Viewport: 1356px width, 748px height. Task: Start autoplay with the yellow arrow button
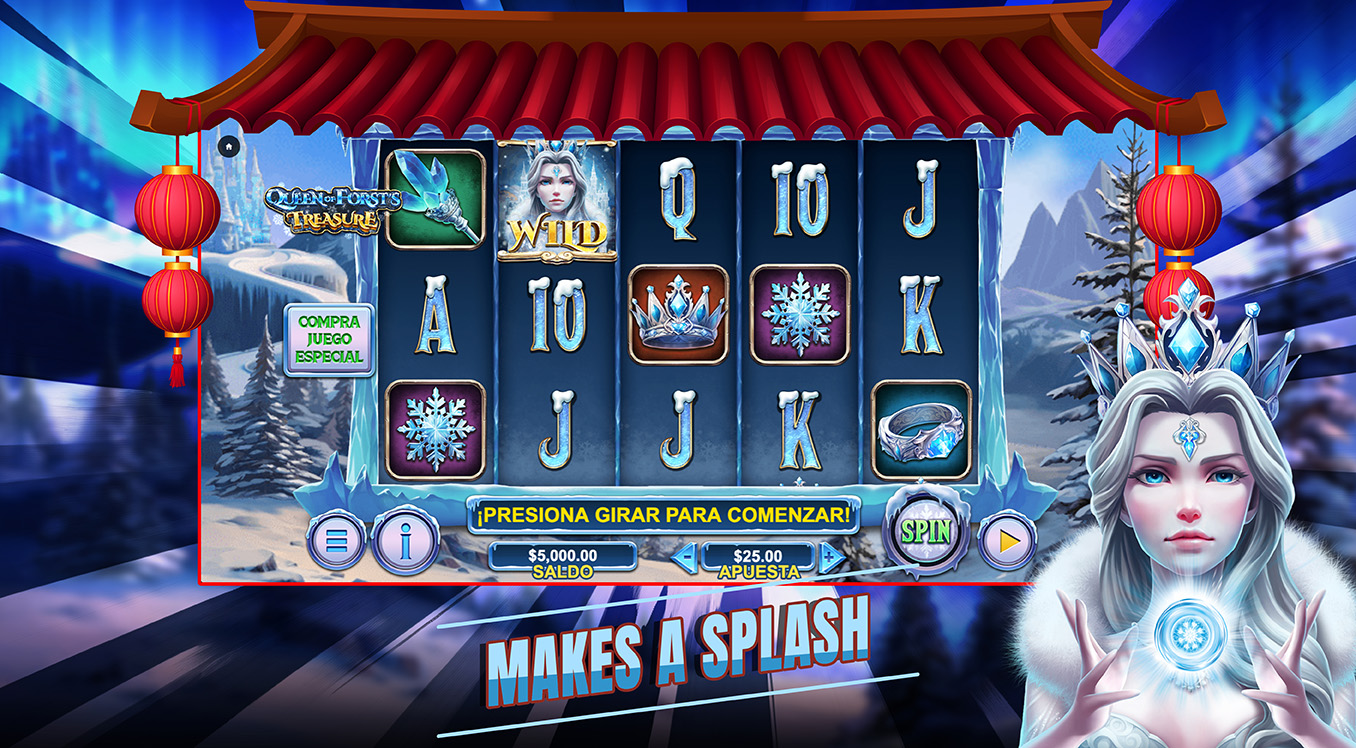point(1007,541)
